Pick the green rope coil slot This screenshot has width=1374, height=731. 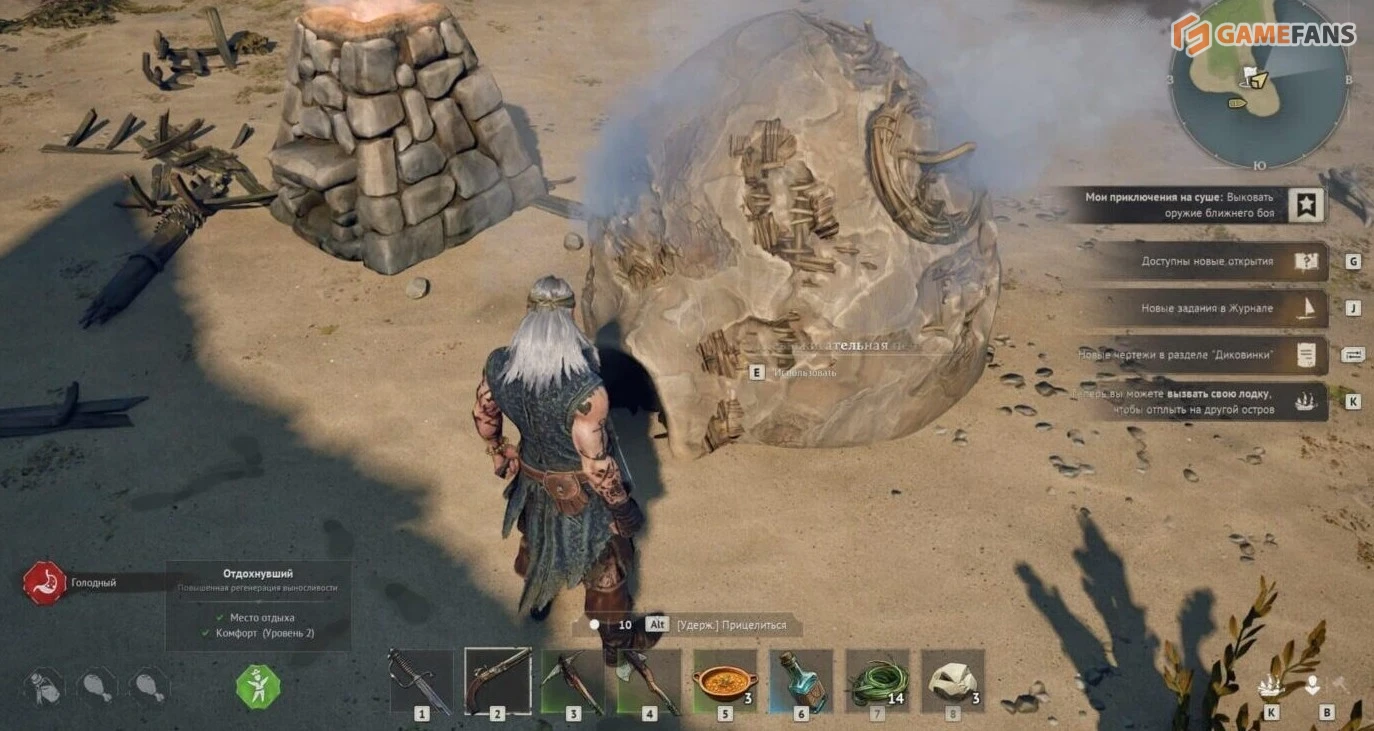coord(877,681)
